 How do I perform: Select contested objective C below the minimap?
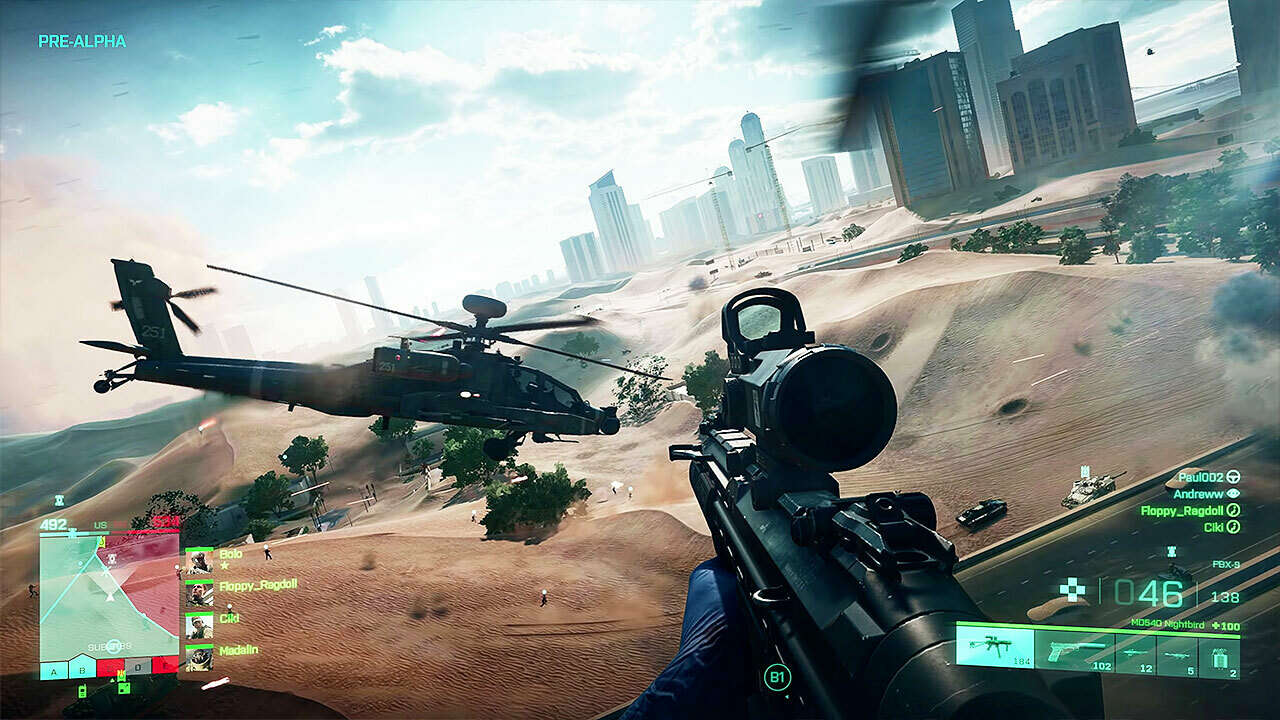coord(108,670)
